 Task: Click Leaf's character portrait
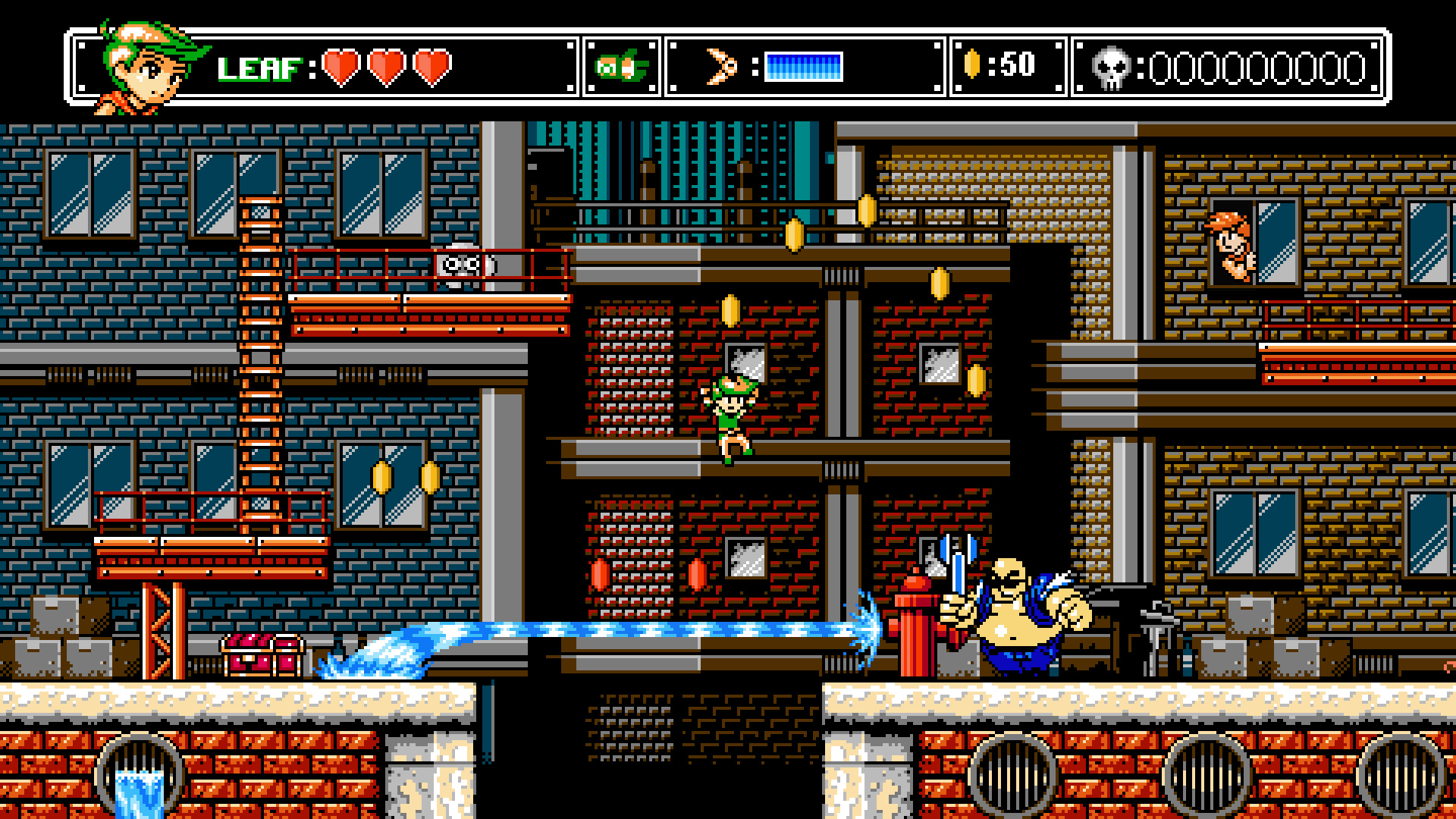point(151,67)
